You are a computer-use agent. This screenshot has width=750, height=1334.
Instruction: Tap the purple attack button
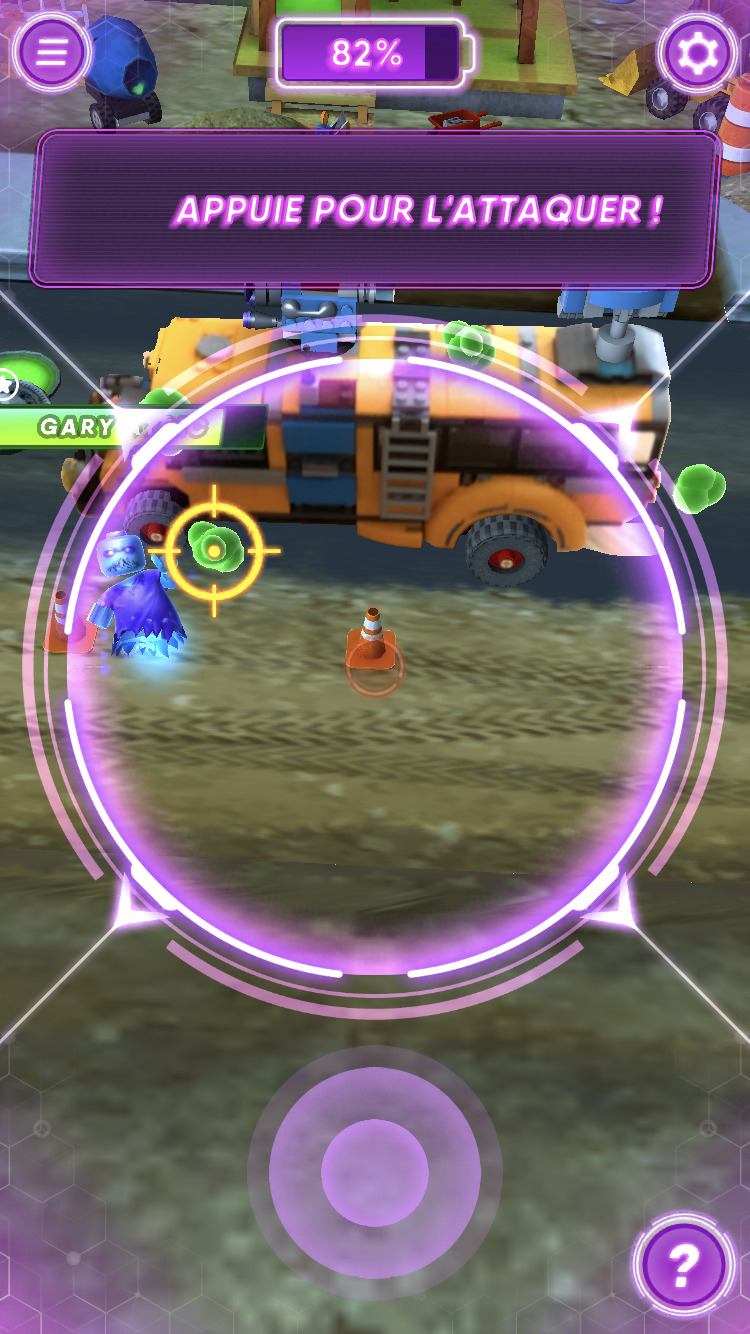tap(375, 1172)
